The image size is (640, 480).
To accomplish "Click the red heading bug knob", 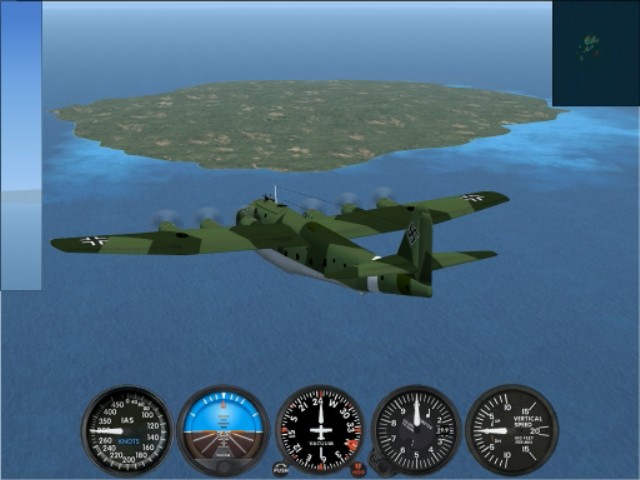I will click(357, 466).
